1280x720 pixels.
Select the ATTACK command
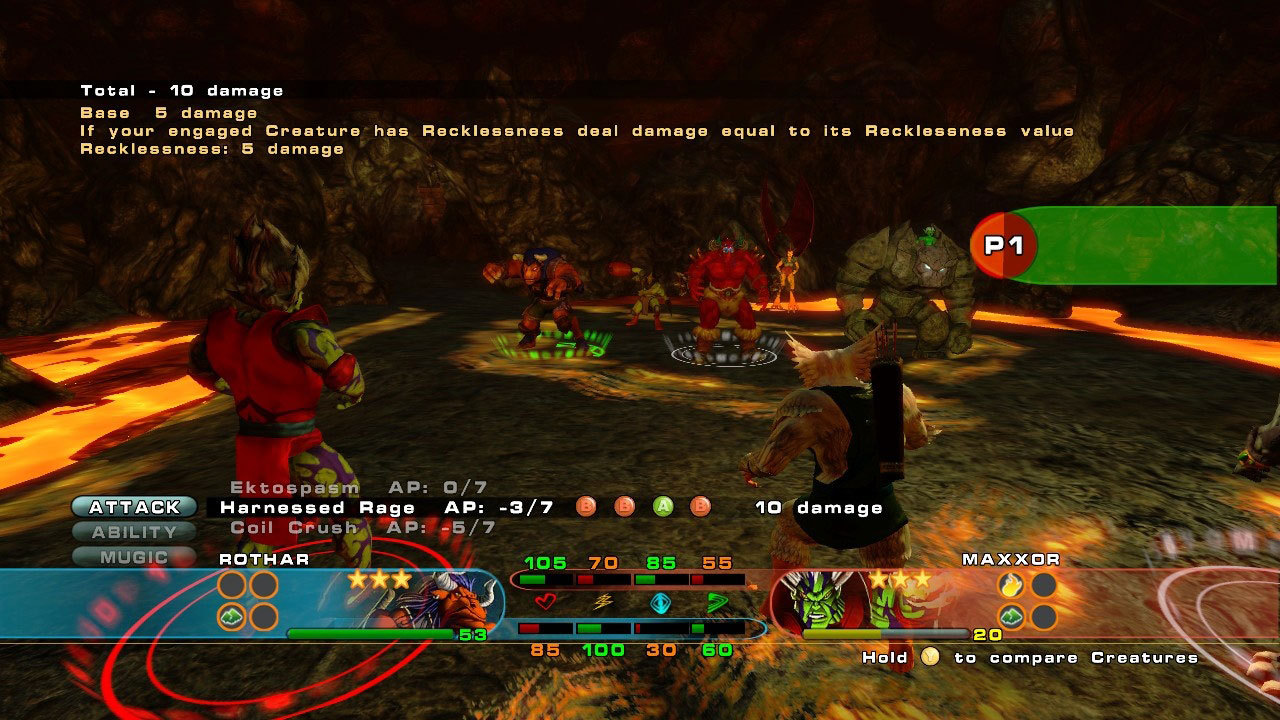coord(134,507)
